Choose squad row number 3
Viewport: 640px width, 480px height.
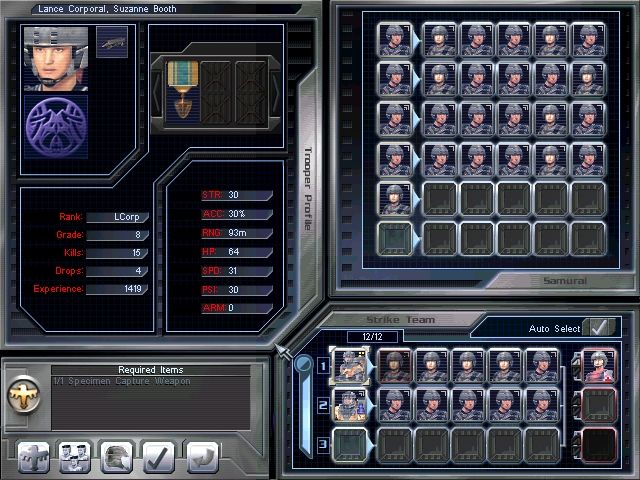[324, 443]
